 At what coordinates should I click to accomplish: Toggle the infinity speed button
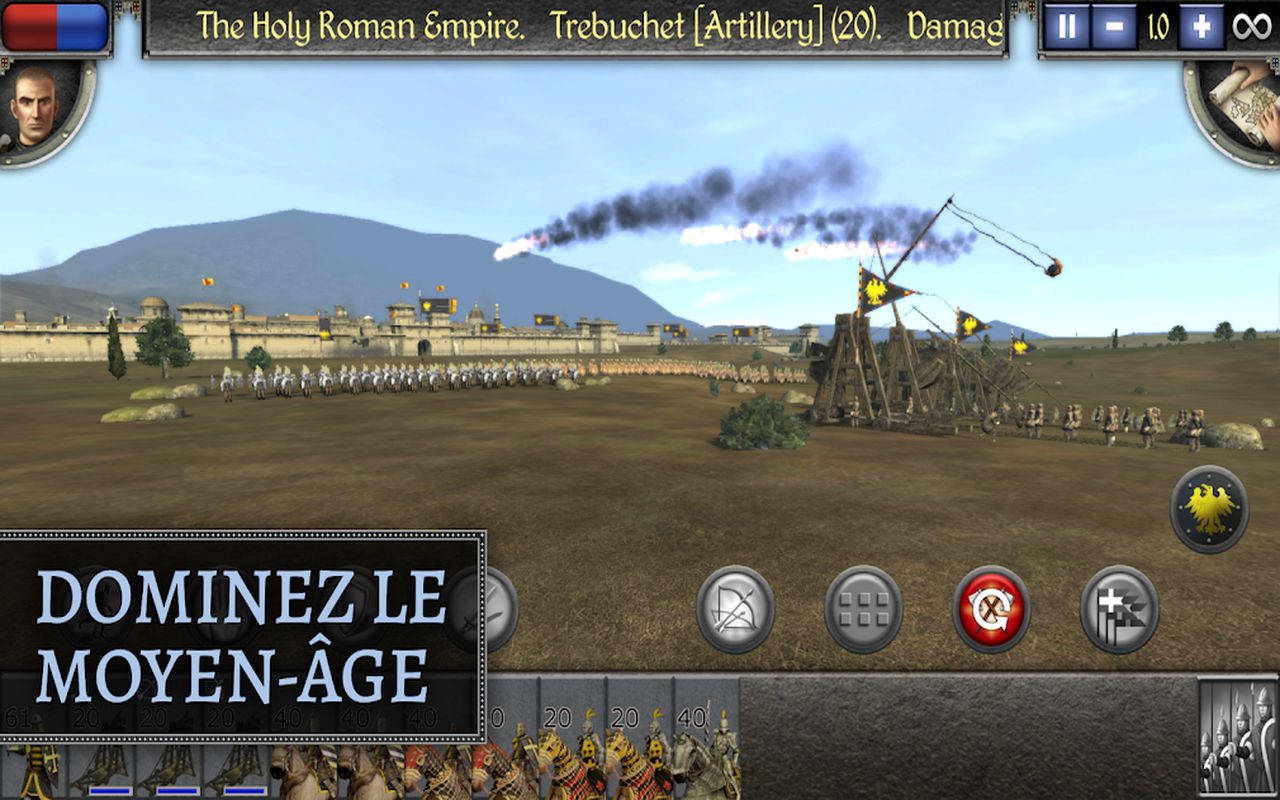1251,27
